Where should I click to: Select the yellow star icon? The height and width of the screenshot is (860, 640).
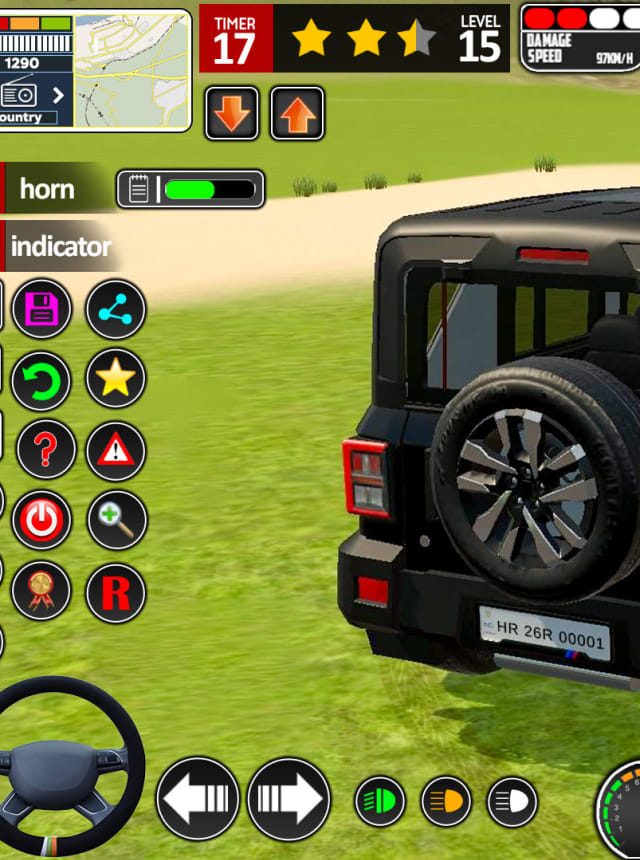[116, 379]
